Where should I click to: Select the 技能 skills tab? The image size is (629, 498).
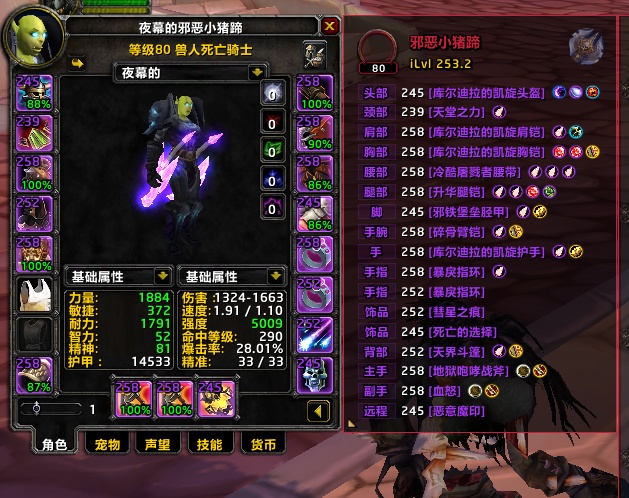tap(210, 444)
